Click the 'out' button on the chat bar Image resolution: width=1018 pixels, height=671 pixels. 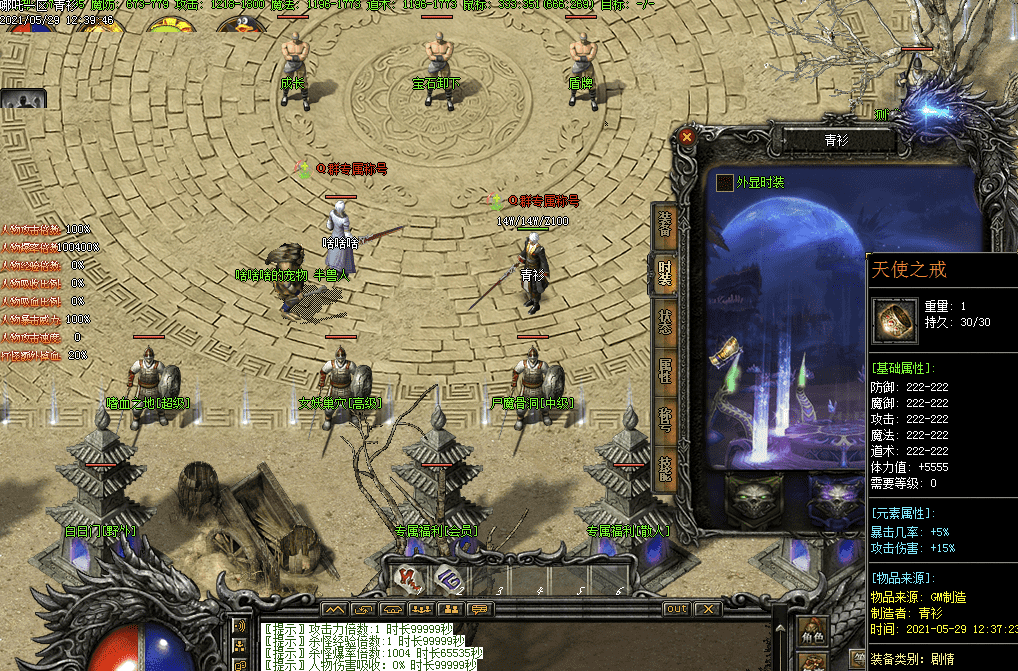[x=677, y=609]
